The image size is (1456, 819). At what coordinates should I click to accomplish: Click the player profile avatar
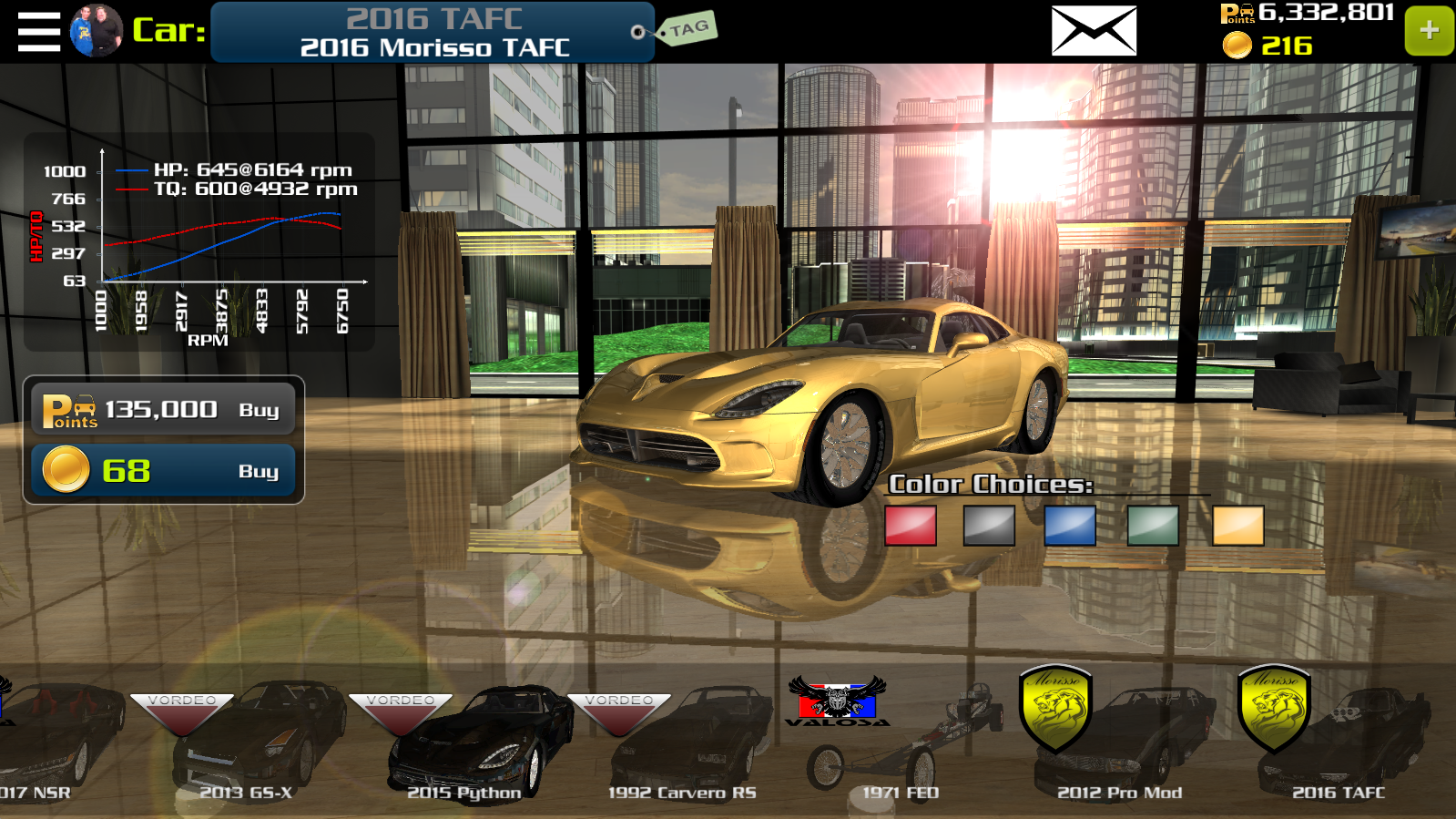coord(96,31)
